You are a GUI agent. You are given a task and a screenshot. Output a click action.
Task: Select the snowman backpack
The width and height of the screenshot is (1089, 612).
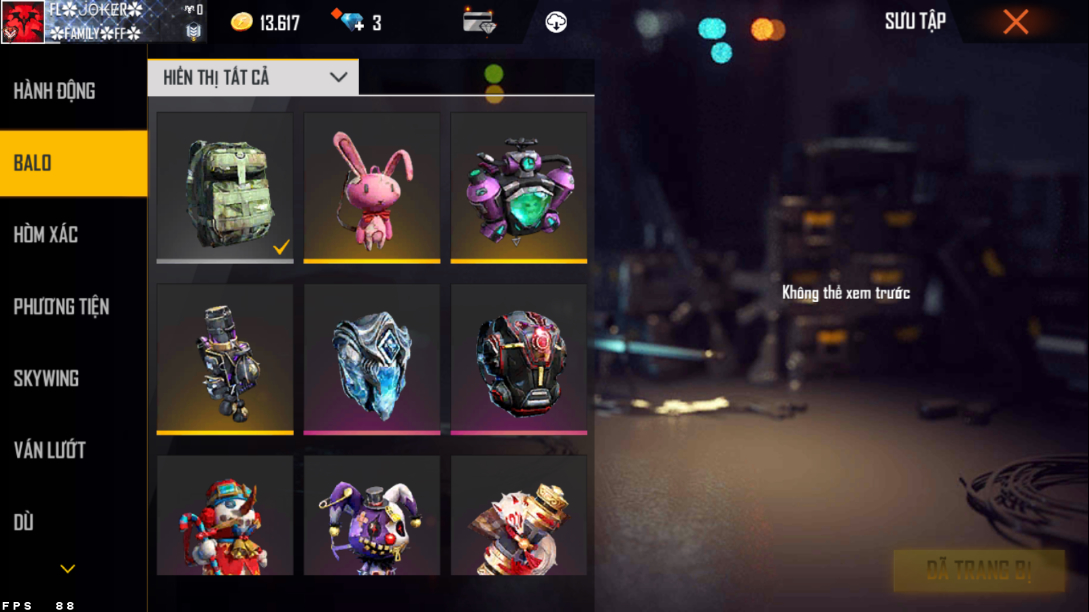pyautogui.click(x=225, y=516)
